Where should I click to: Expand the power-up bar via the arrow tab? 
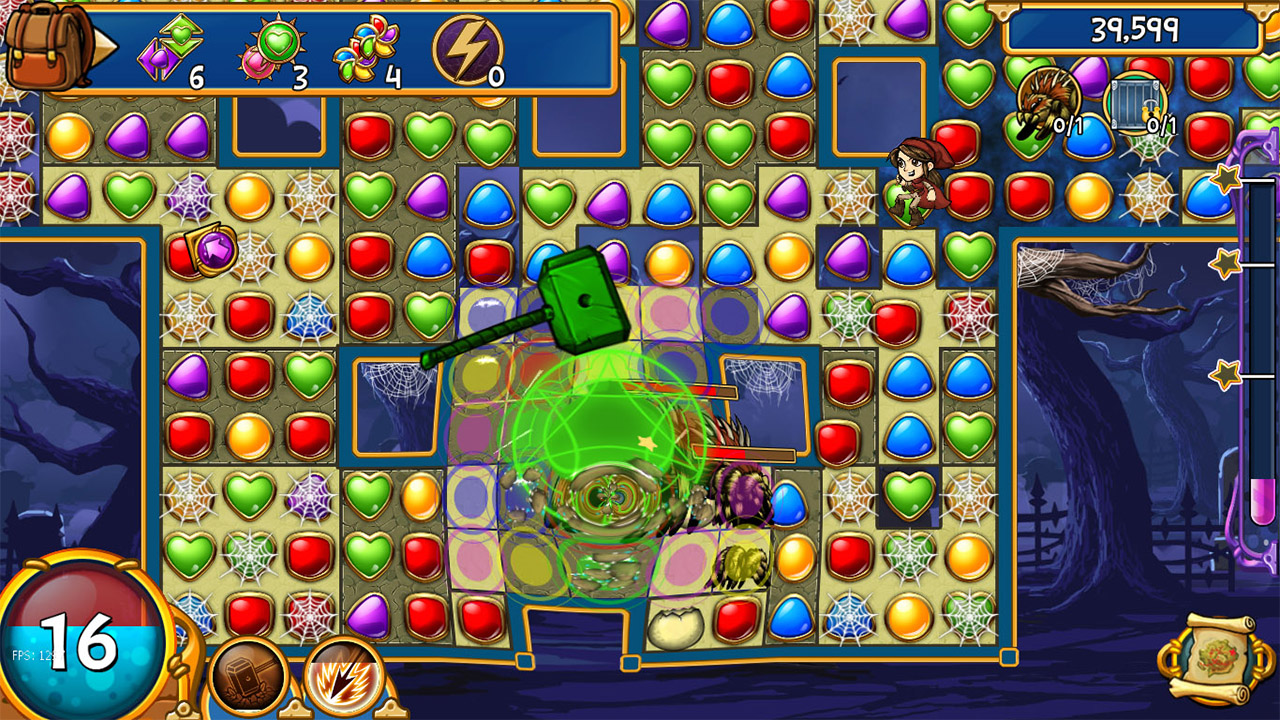click(104, 46)
